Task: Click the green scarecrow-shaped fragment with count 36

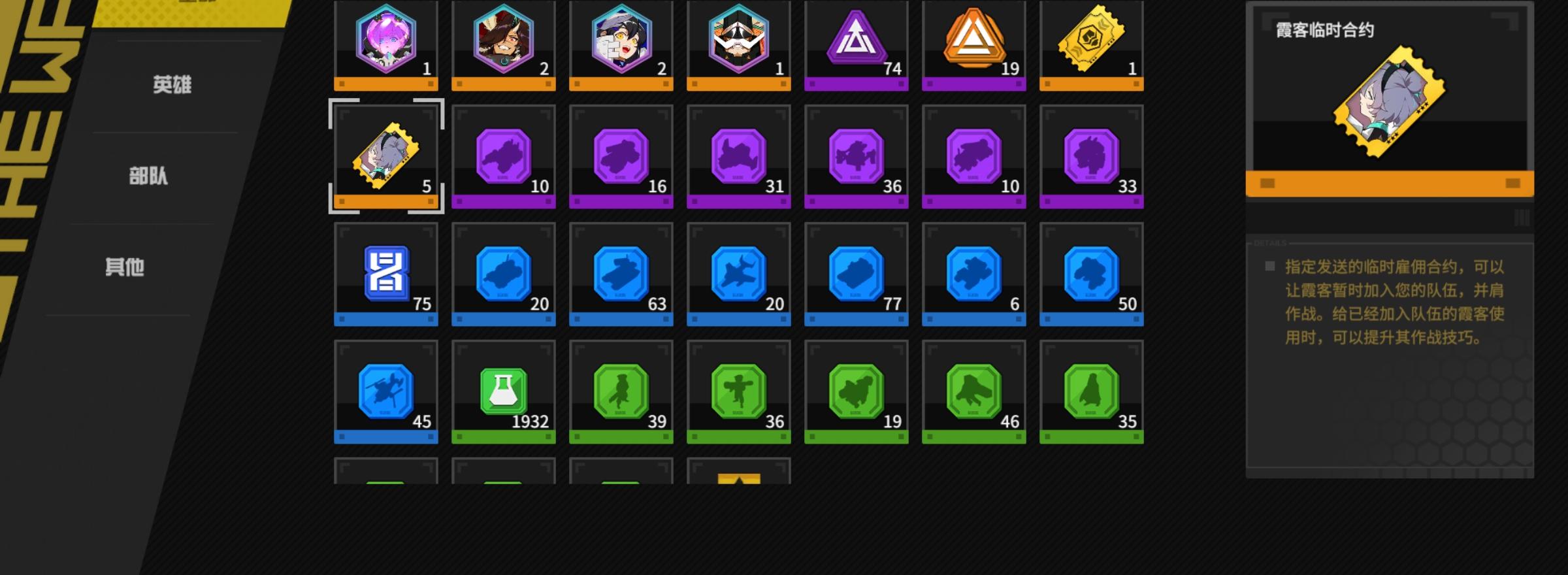Action: [x=739, y=392]
